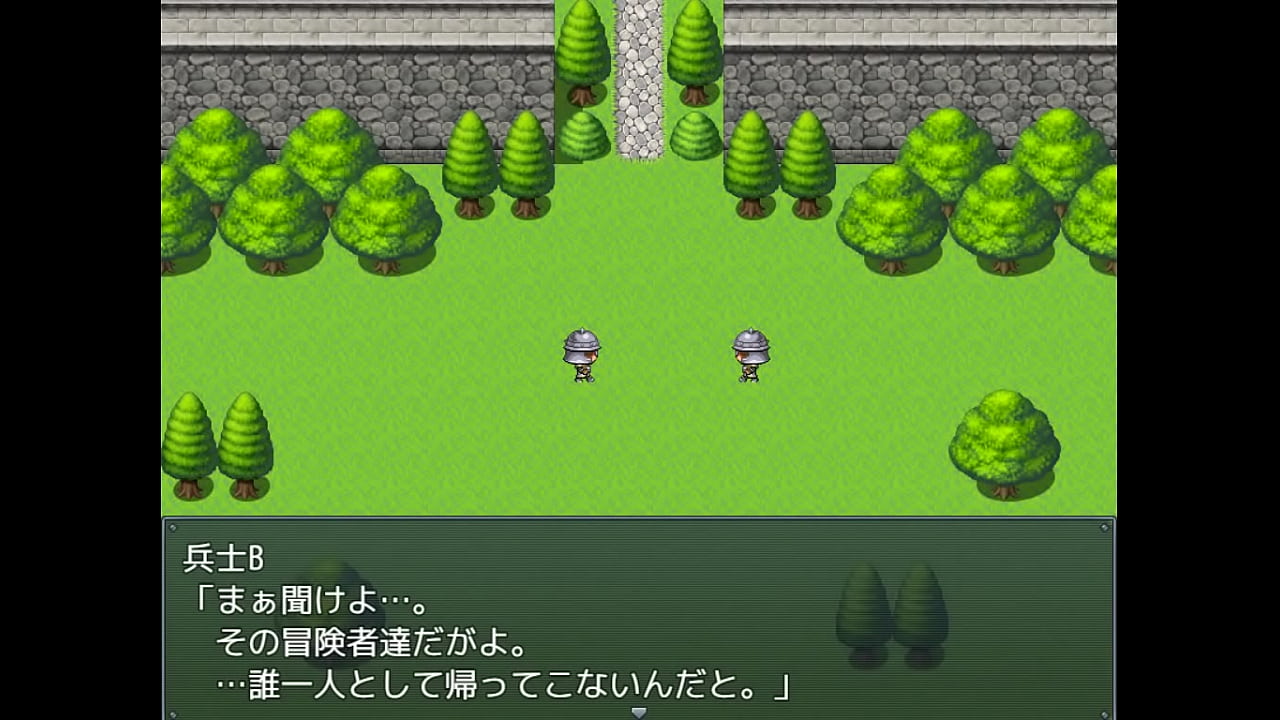Click the helmet of the left soldier
The height and width of the screenshot is (720, 1280).
(582, 343)
